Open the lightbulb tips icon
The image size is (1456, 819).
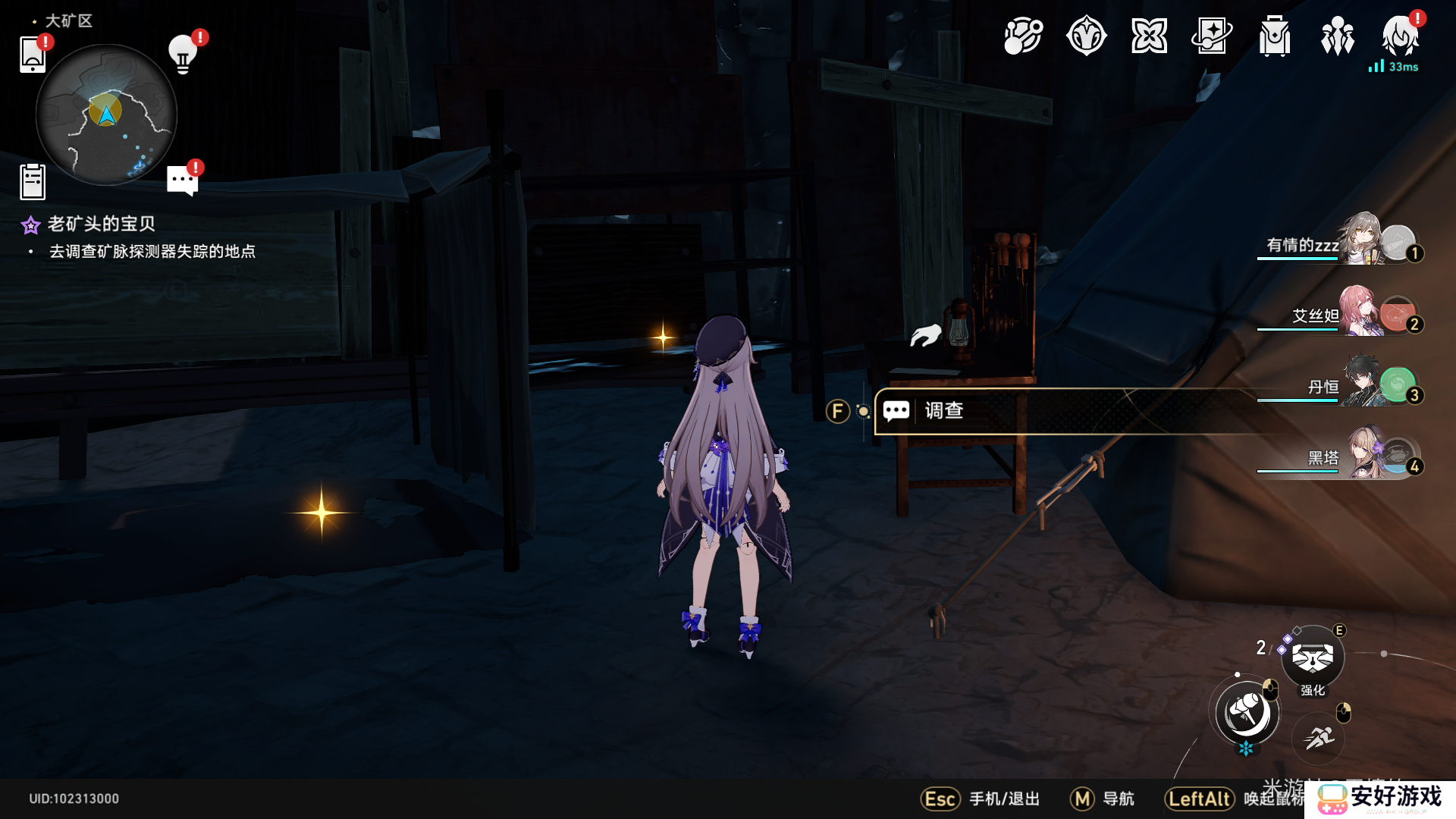[183, 54]
